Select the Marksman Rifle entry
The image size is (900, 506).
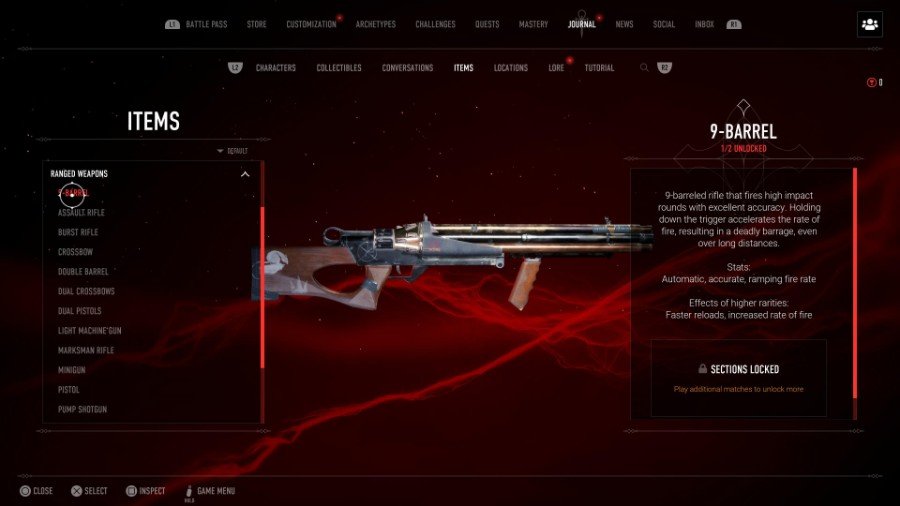coord(86,350)
